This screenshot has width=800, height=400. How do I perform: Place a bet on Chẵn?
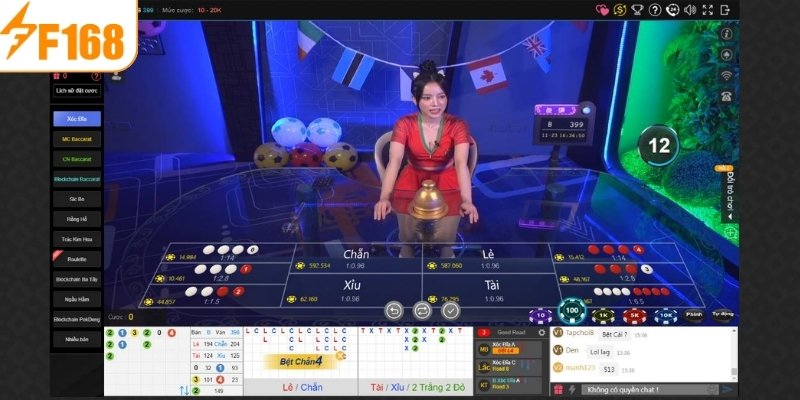pyautogui.click(x=355, y=258)
